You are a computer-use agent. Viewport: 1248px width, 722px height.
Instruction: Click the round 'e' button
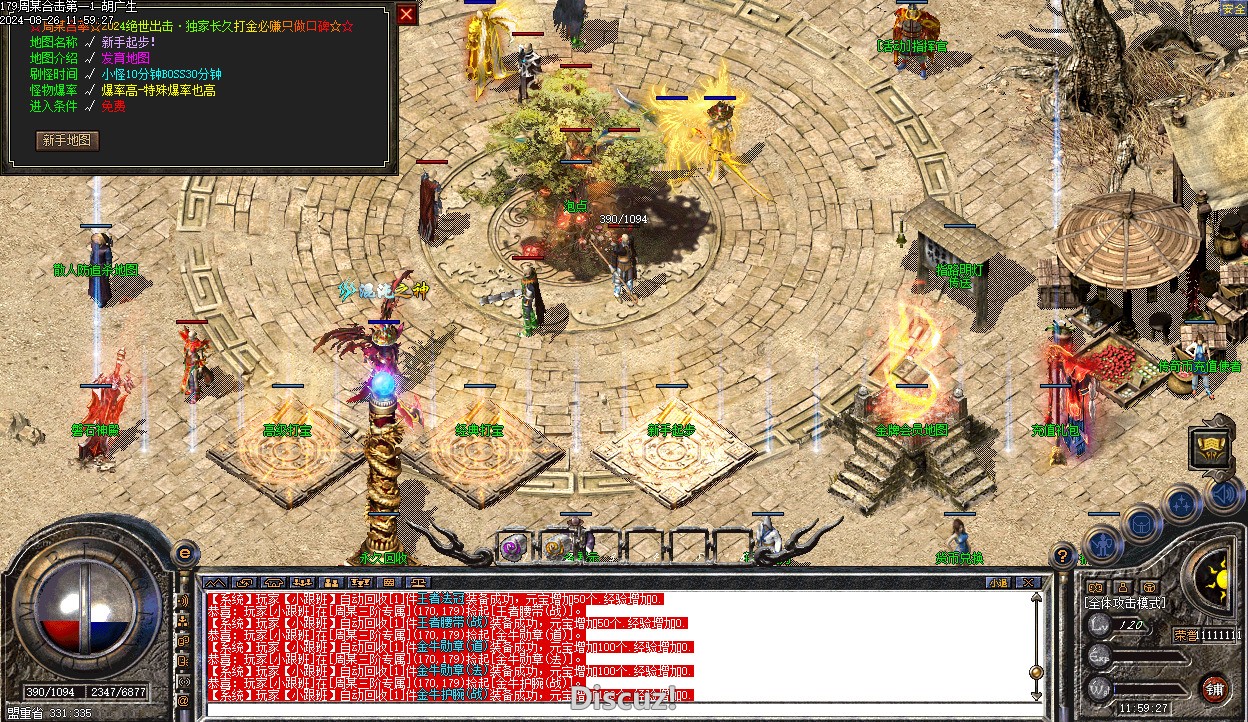click(184, 551)
